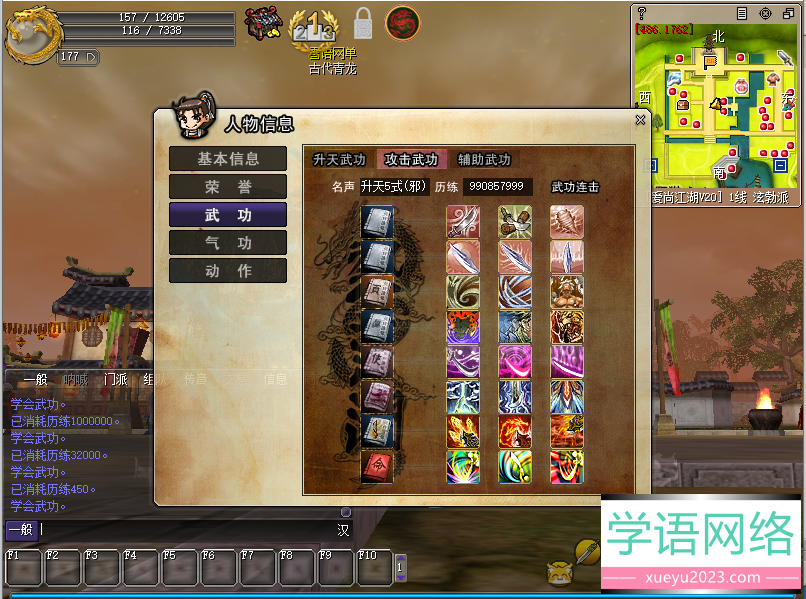Select the 武功 martial arts section
The image size is (806, 599).
click(228, 215)
